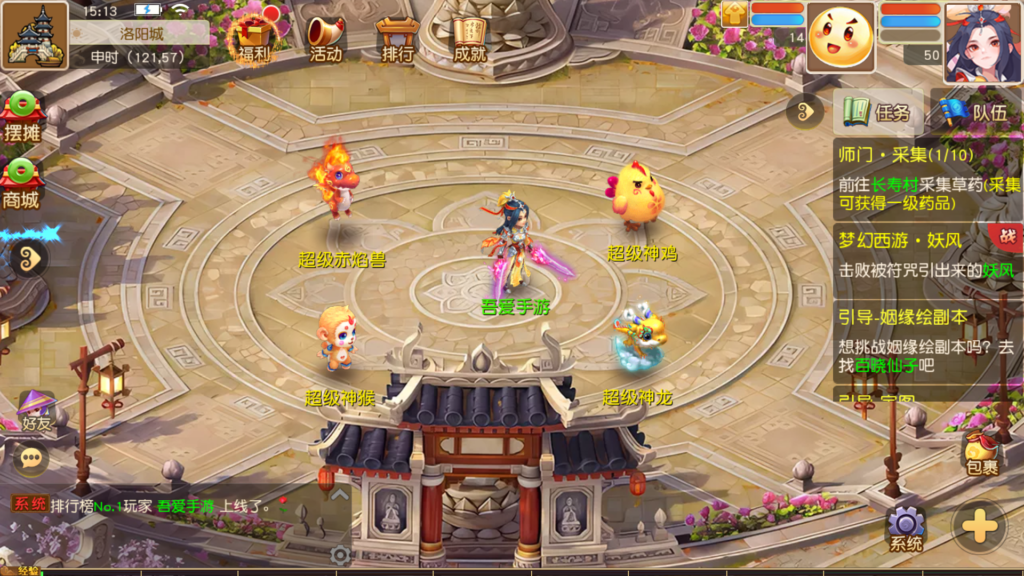Click the player character portrait

tap(982, 42)
